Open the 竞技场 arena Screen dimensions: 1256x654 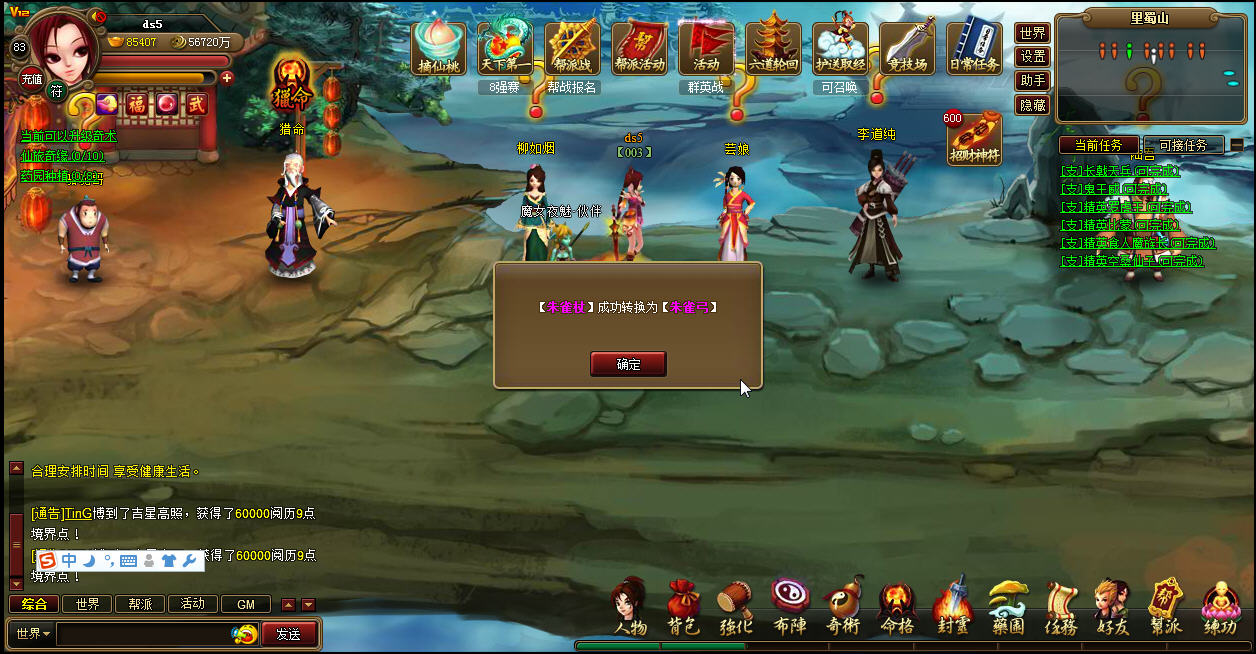(x=907, y=47)
